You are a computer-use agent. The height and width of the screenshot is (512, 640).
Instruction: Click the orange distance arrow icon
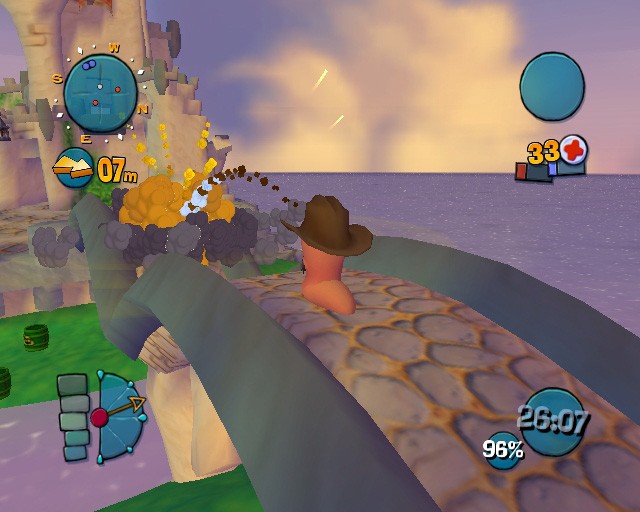point(73,168)
